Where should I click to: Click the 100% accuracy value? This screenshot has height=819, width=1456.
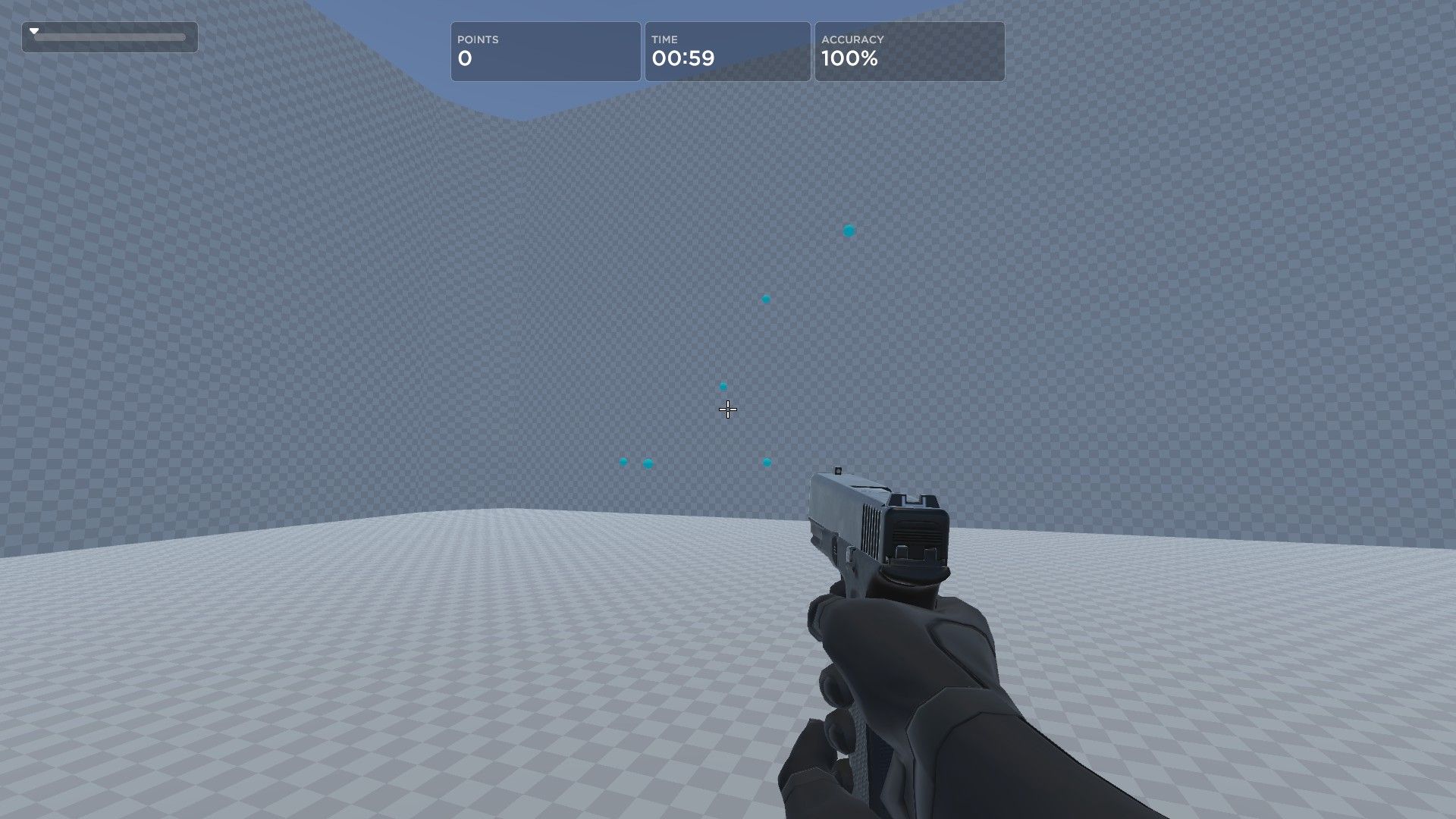click(849, 58)
